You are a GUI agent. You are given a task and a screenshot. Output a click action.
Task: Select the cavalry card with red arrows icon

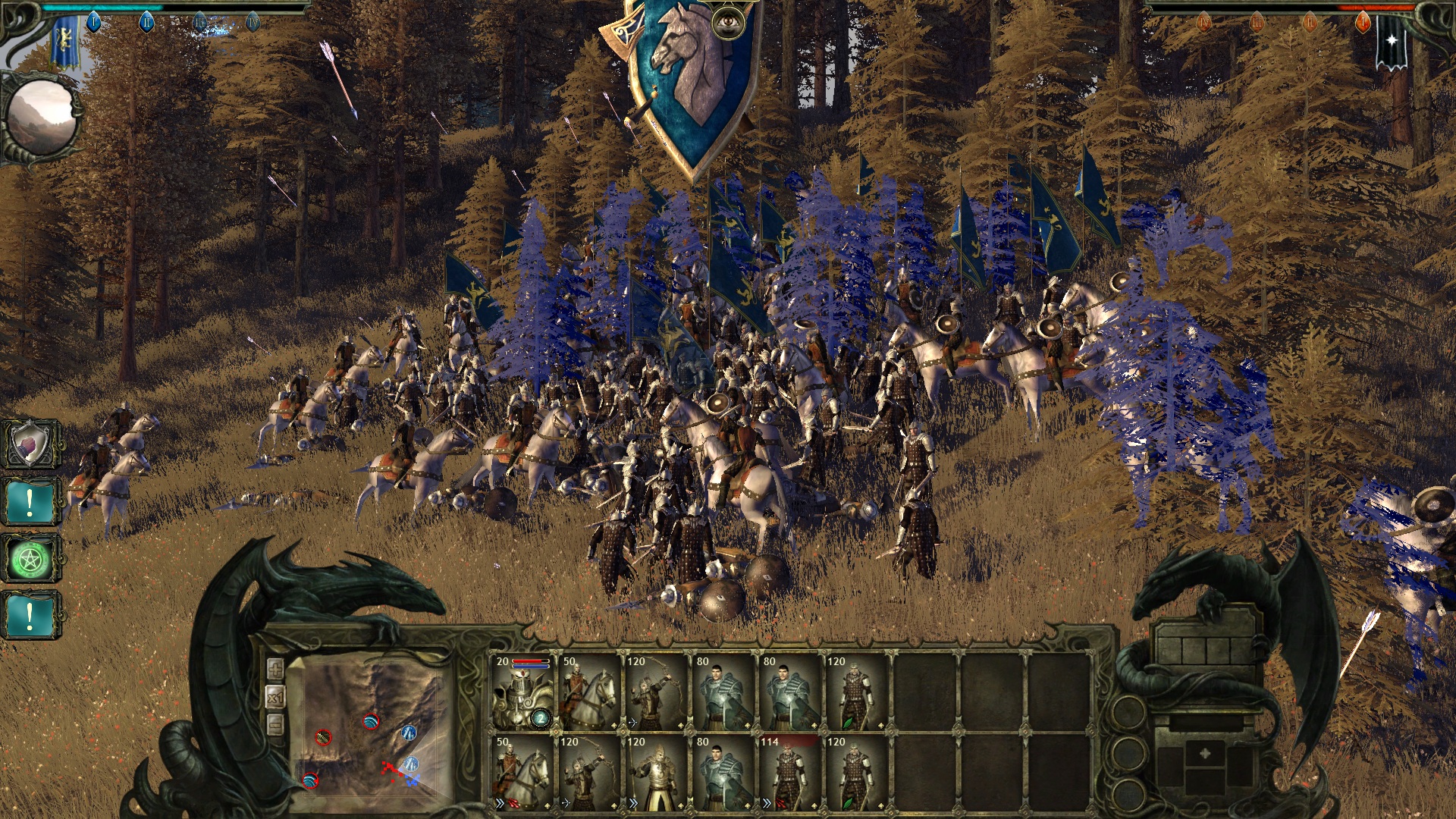522,773
